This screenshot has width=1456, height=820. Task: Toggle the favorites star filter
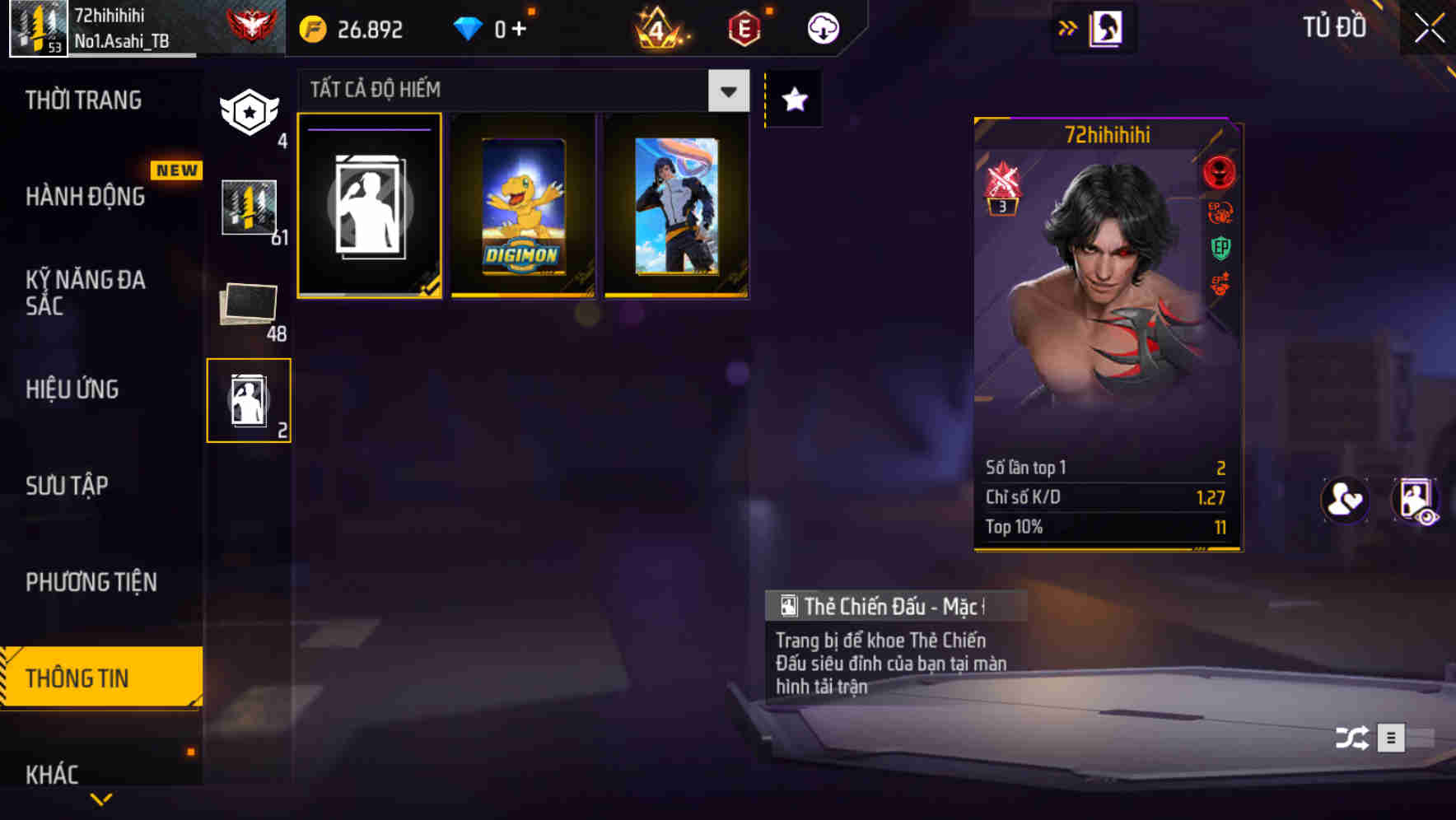[x=793, y=99]
